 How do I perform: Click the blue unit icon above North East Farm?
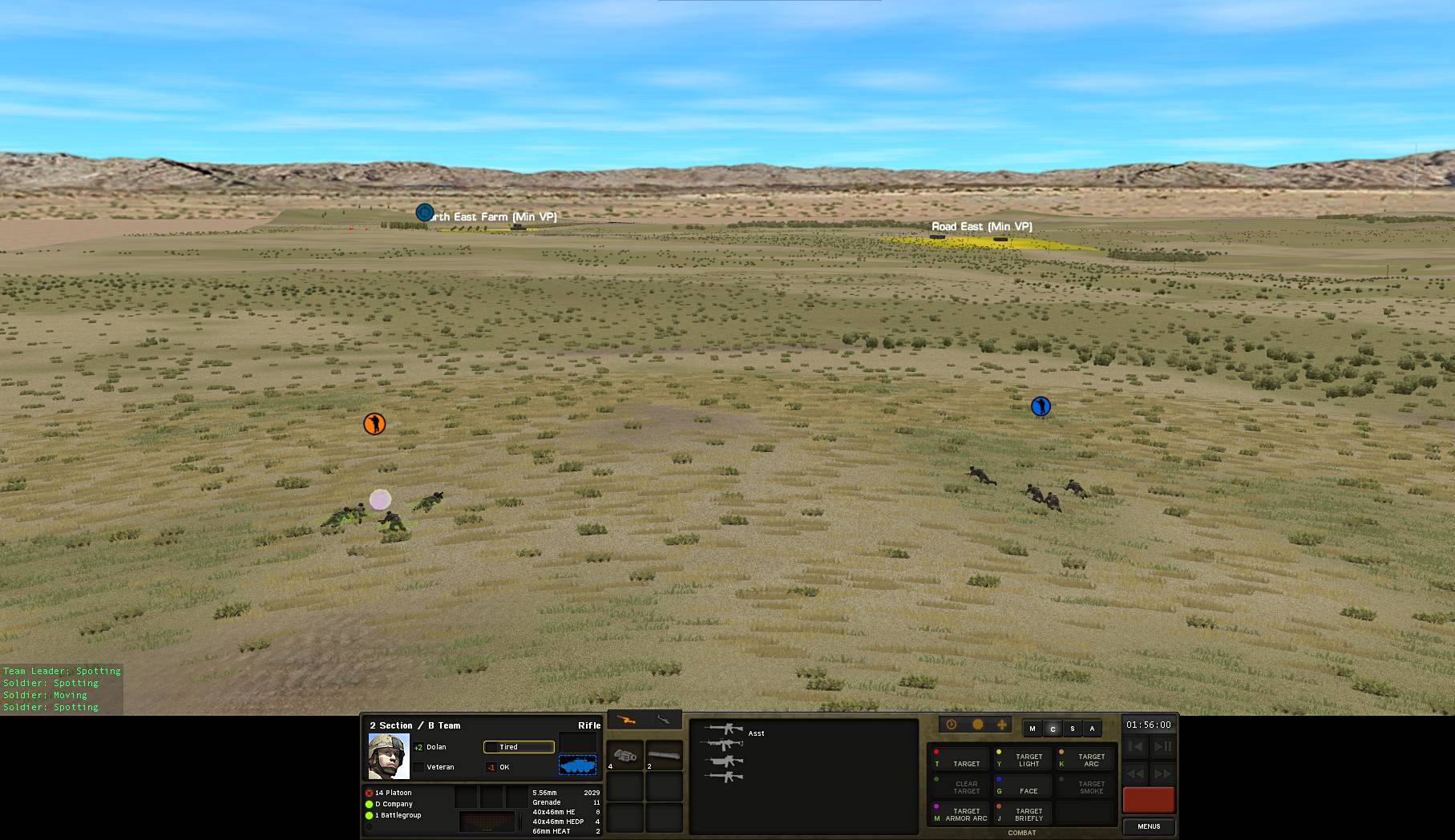[424, 212]
